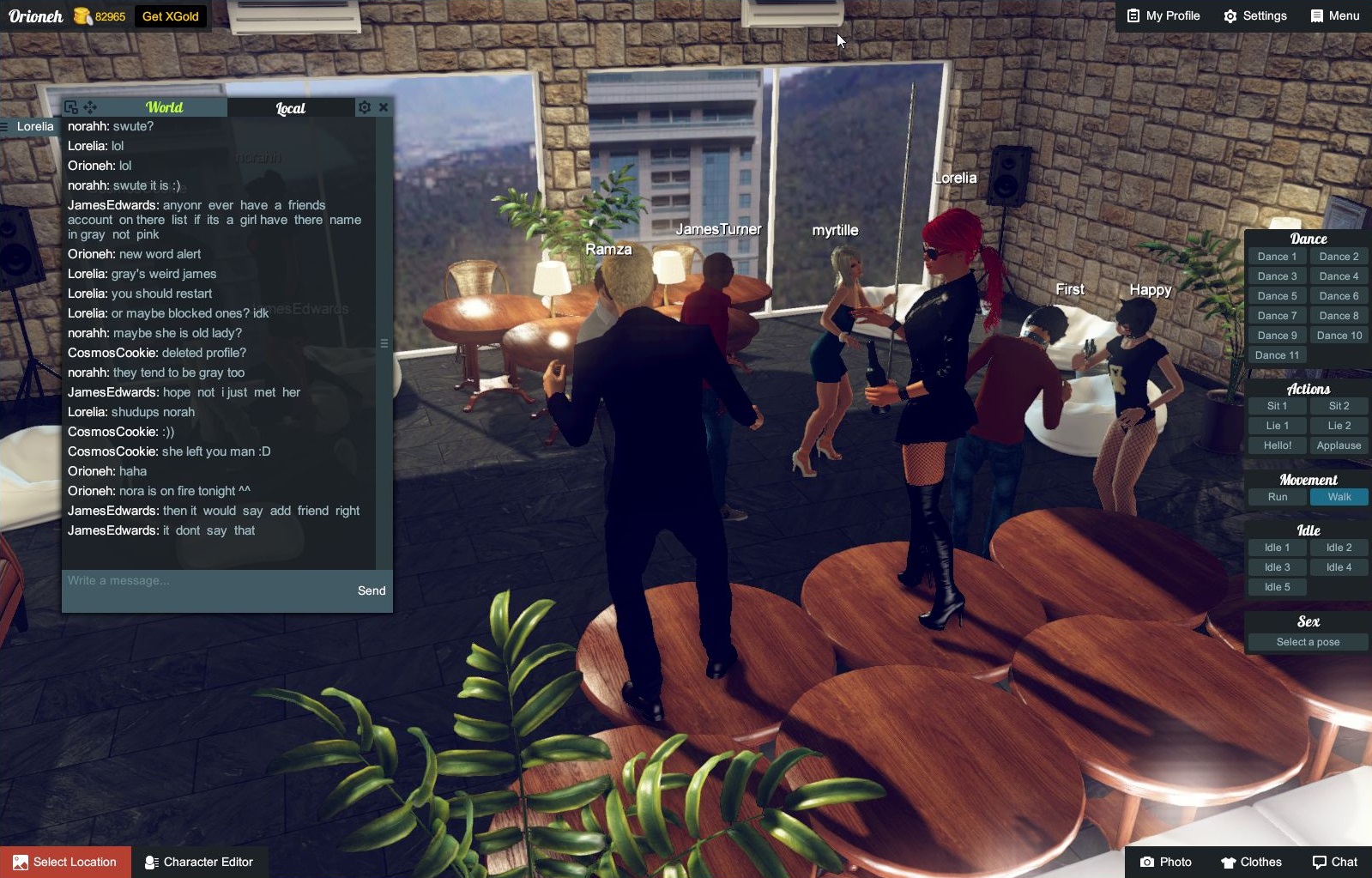Viewport: 1372px width, 878px height.
Task: Open the chat settings gear
Action: coord(366,106)
